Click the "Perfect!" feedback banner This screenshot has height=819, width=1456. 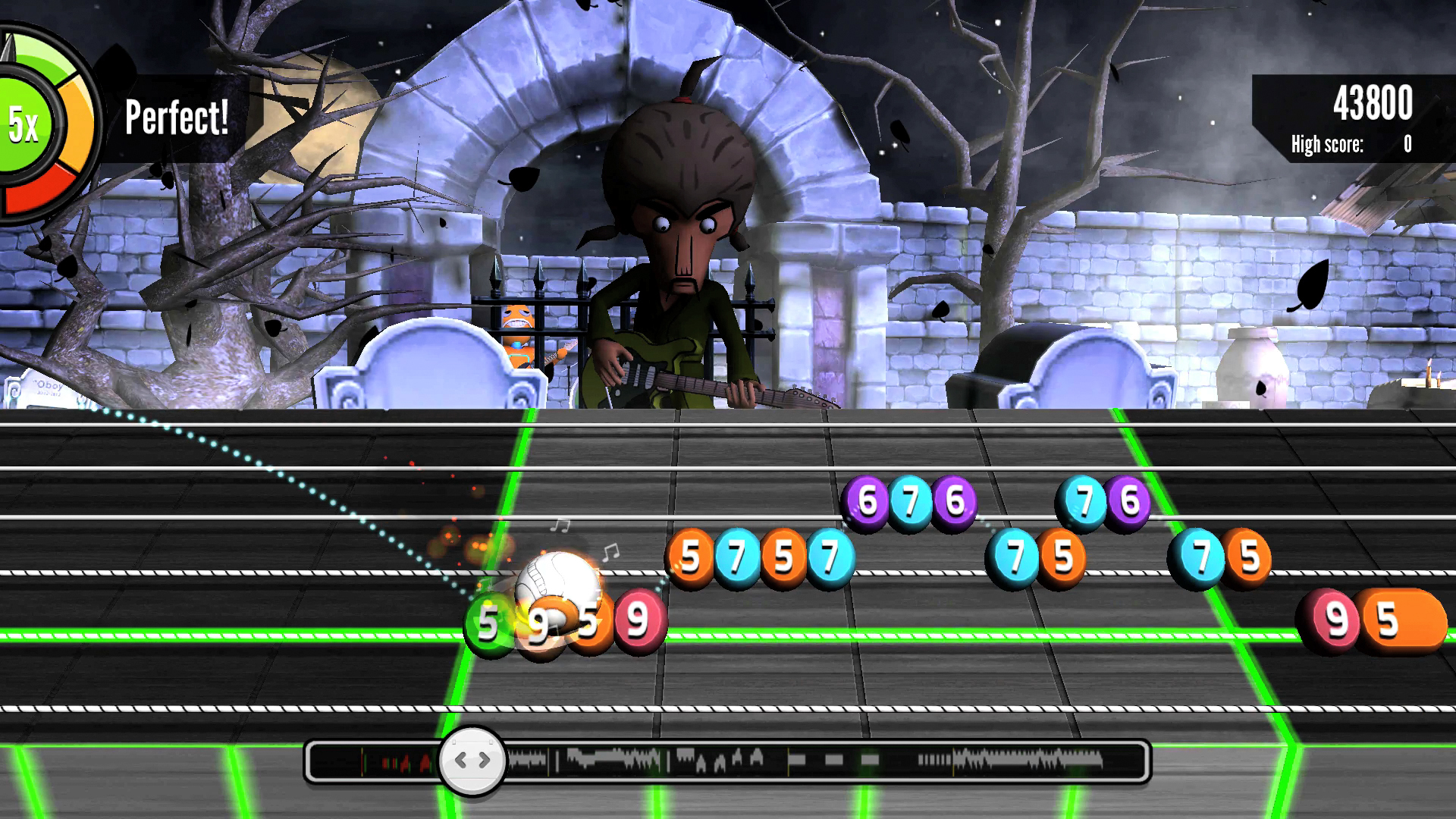coord(175,116)
